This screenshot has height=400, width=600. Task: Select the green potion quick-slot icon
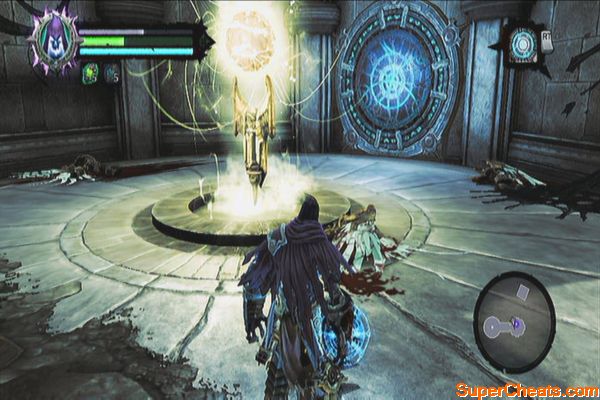coord(88,72)
